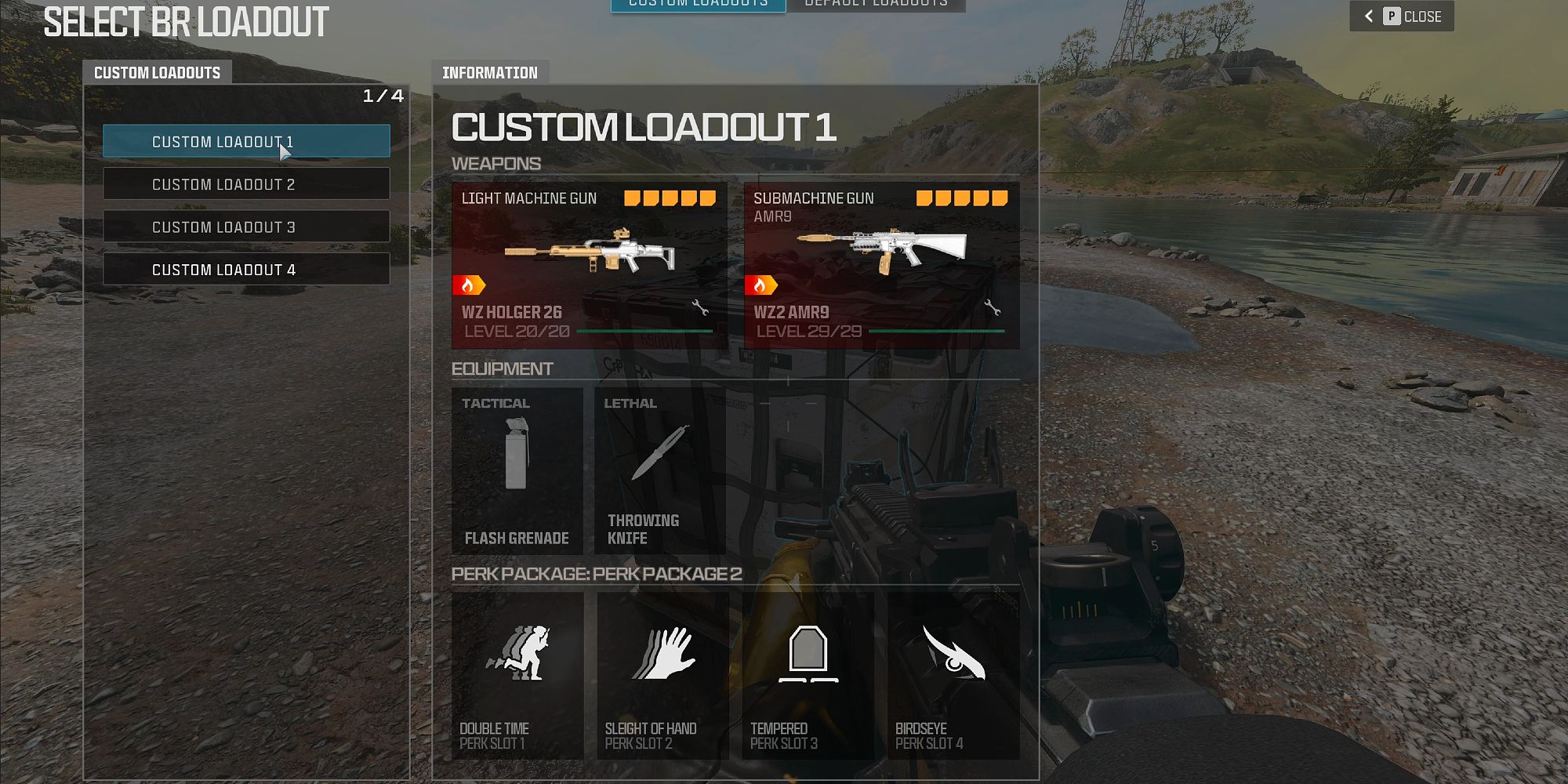Select the Throwing Knife lethal slot
1568x784 pixels.
659,470
